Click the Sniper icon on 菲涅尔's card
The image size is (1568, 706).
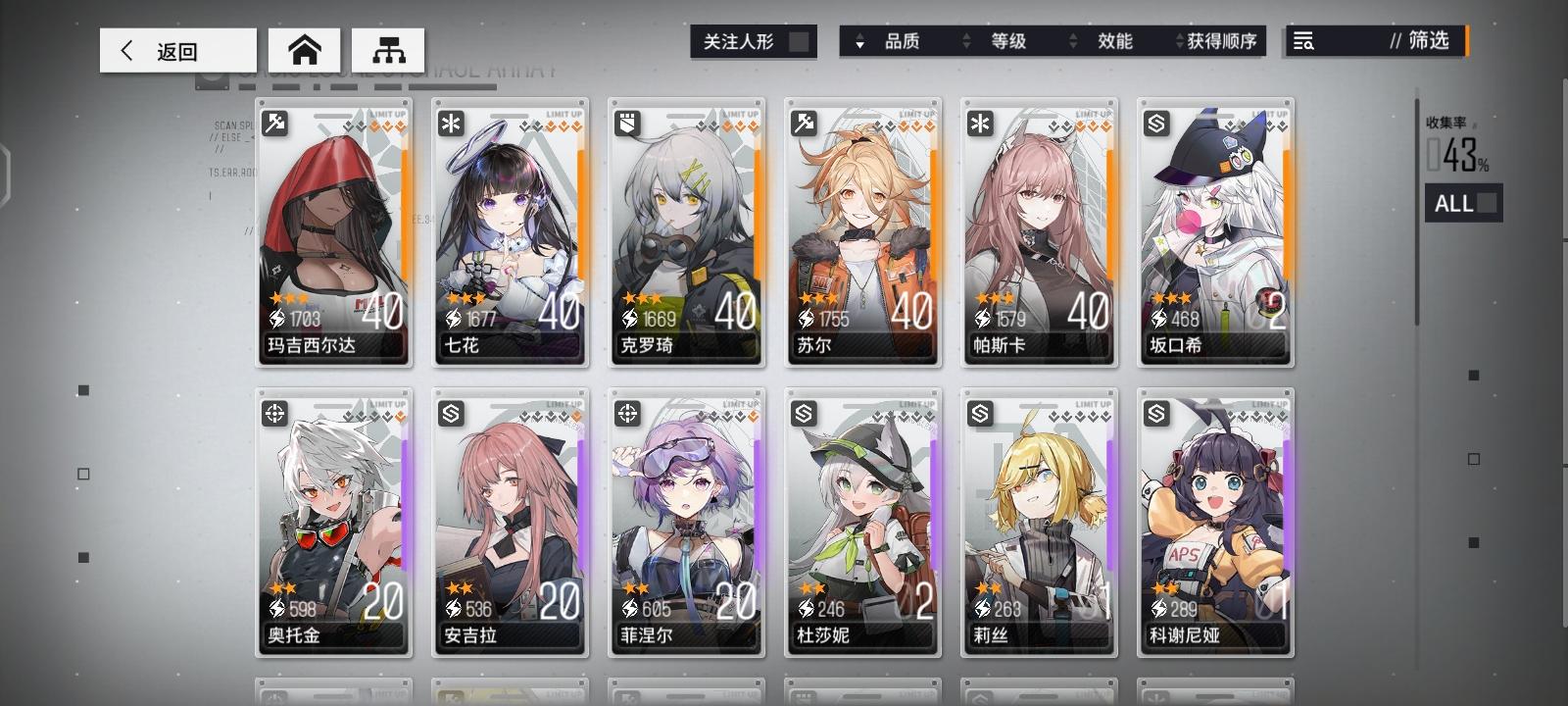click(628, 414)
